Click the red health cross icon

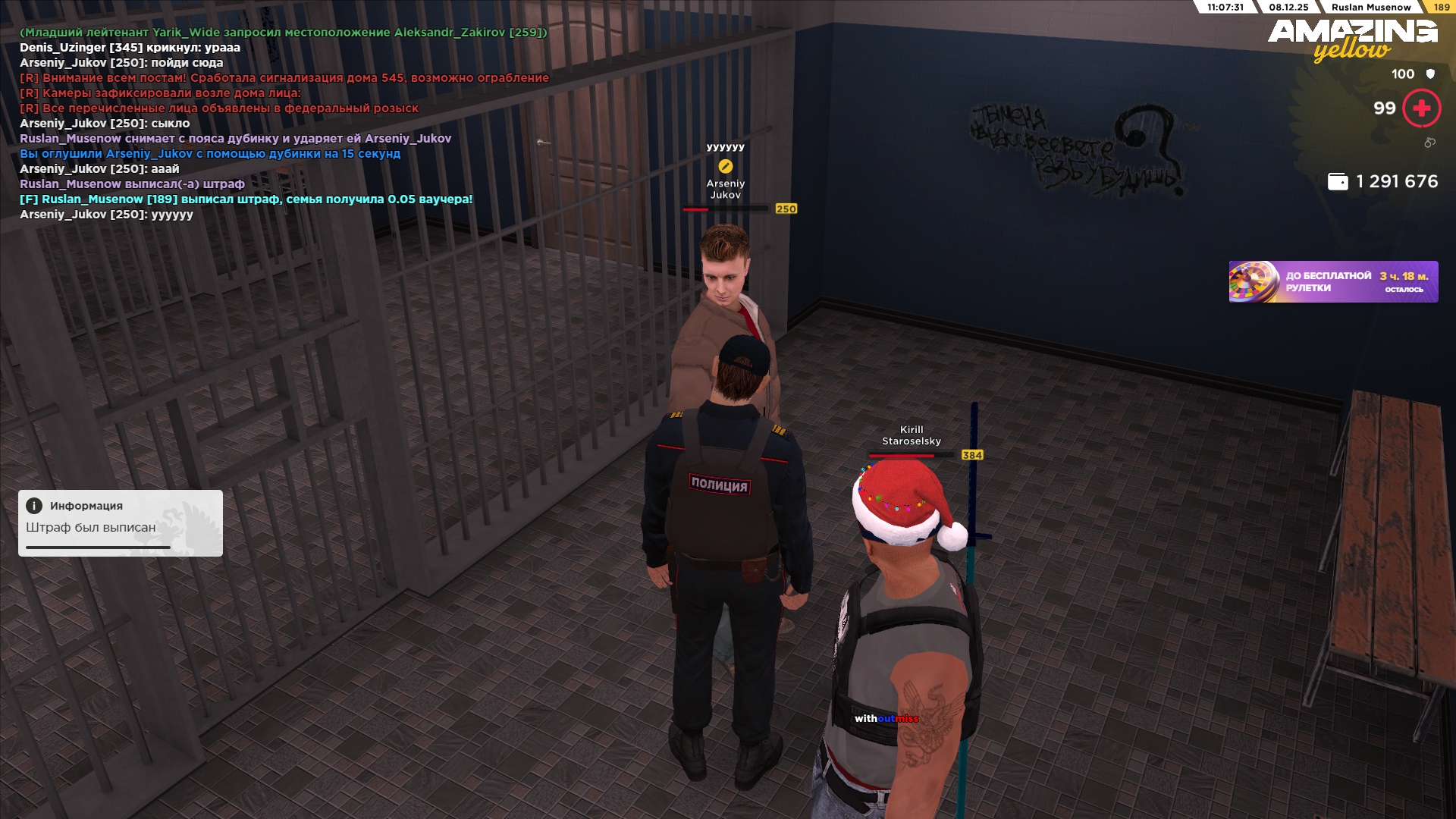tap(1421, 108)
